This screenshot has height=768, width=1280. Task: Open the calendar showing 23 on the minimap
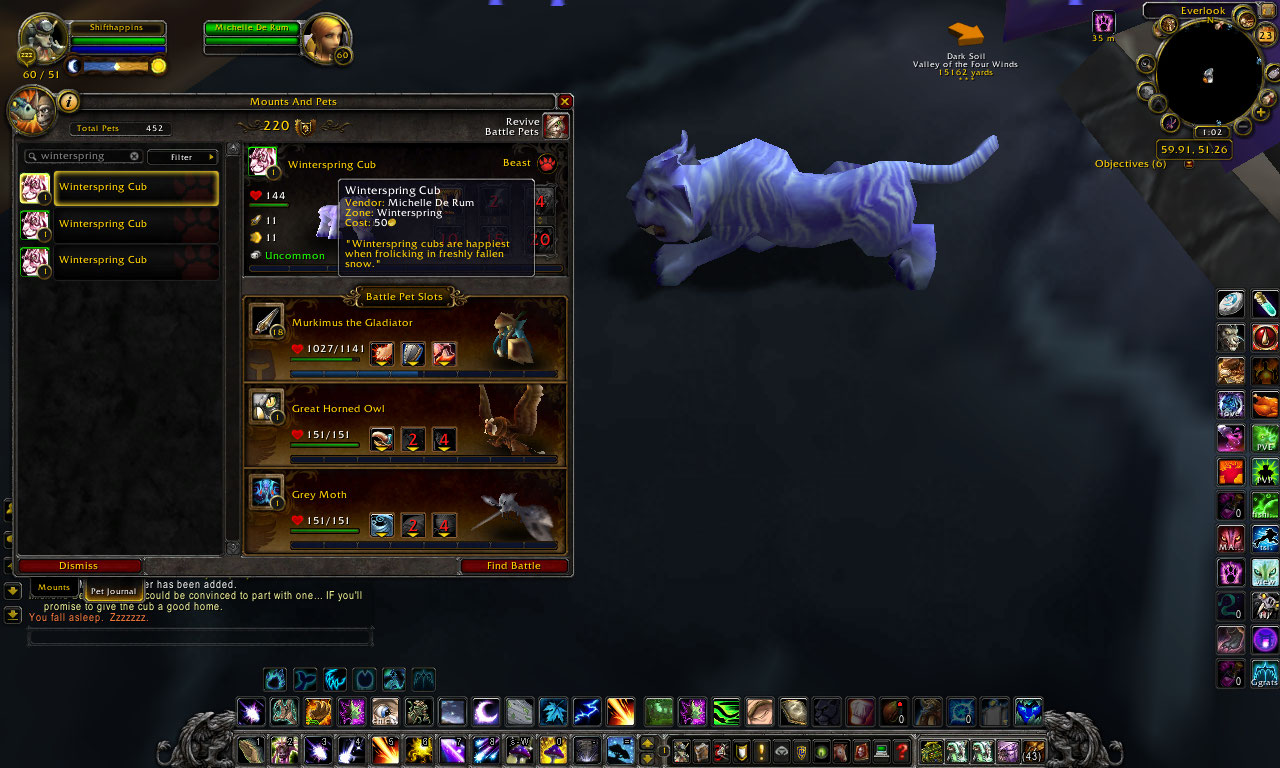click(x=1264, y=35)
